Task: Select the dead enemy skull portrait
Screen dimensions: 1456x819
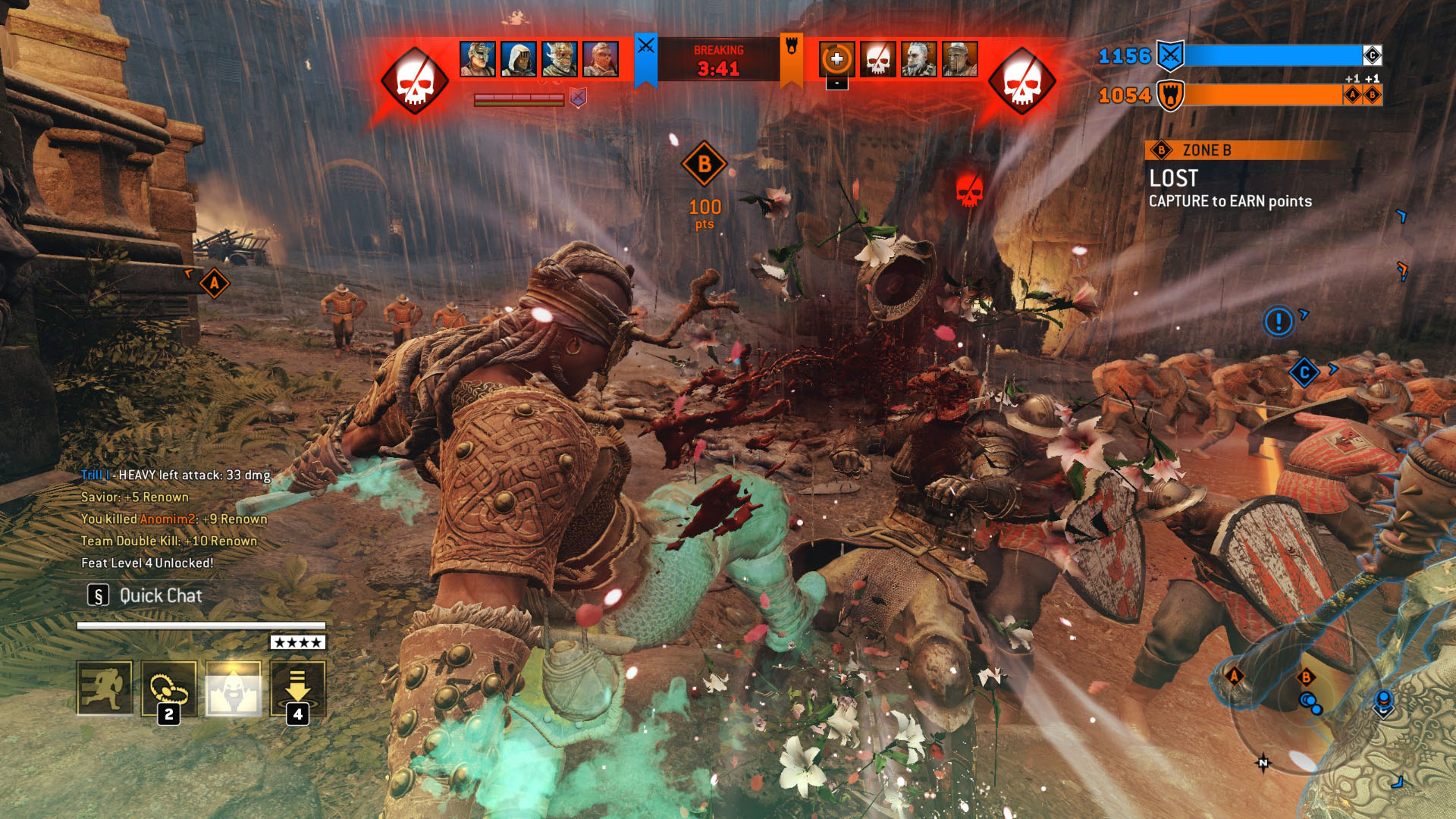Action: (878, 59)
